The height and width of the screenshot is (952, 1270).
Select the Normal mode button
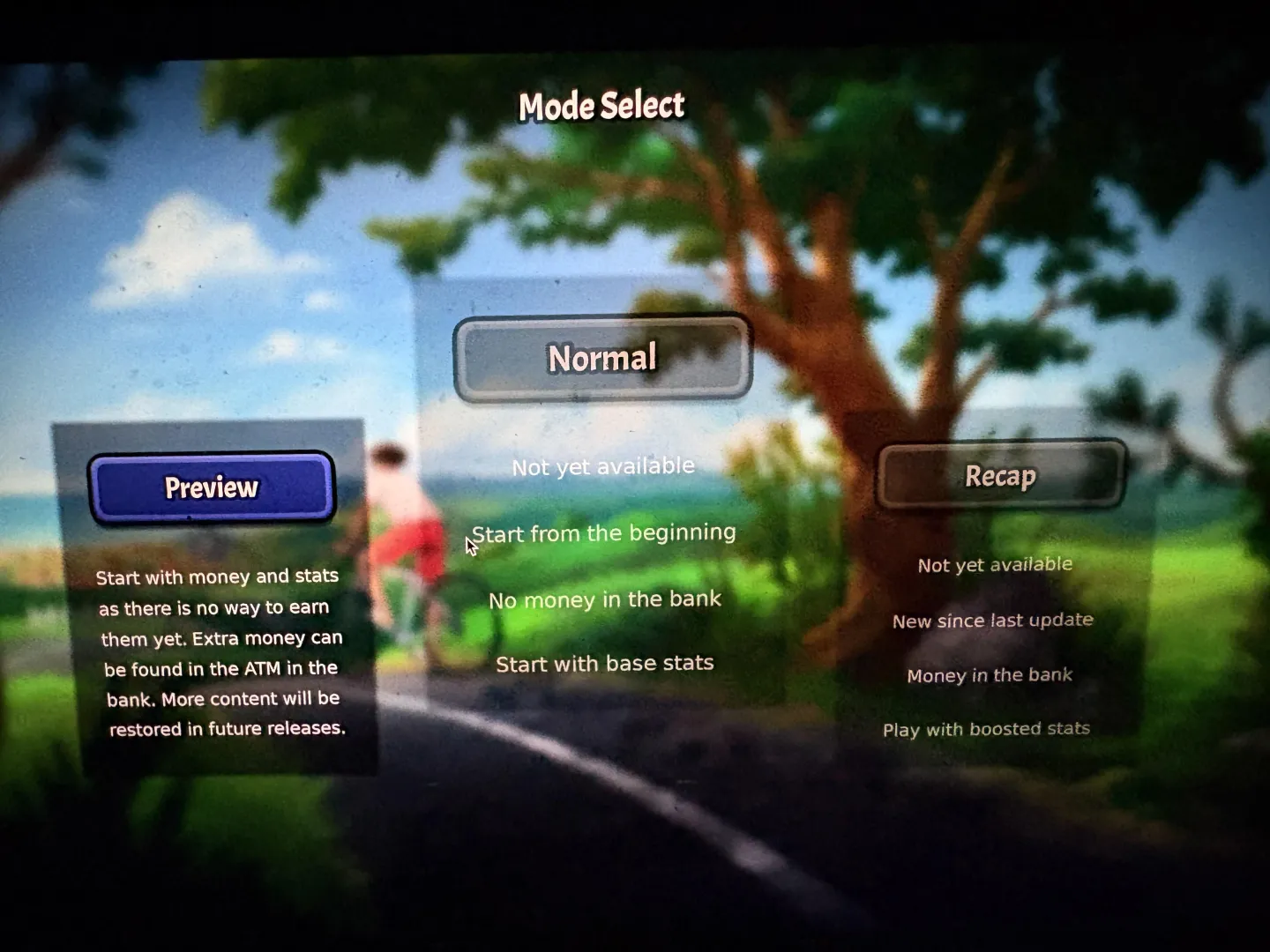pyautogui.click(x=602, y=358)
